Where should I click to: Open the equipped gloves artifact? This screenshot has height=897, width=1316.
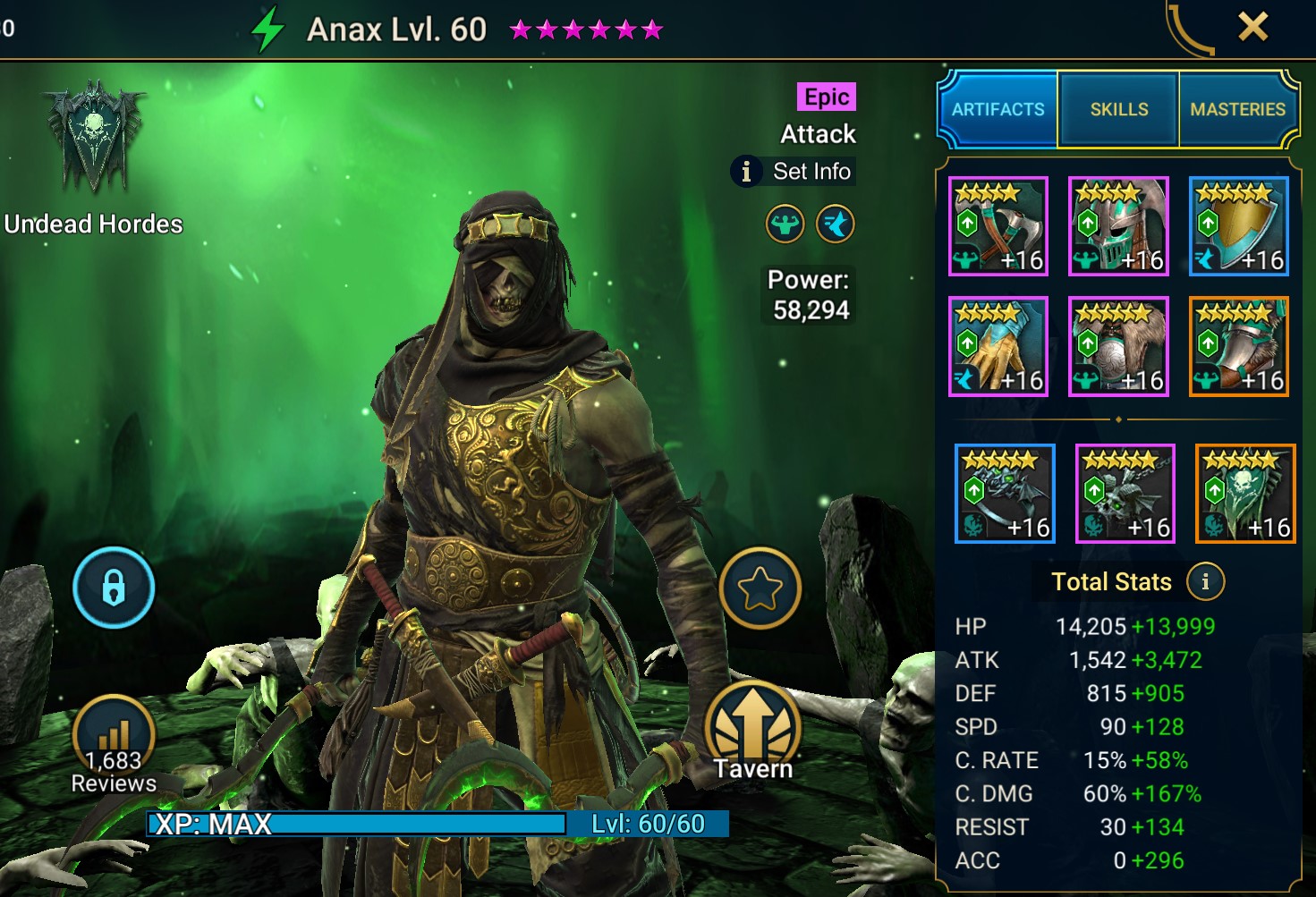tap(998, 347)
